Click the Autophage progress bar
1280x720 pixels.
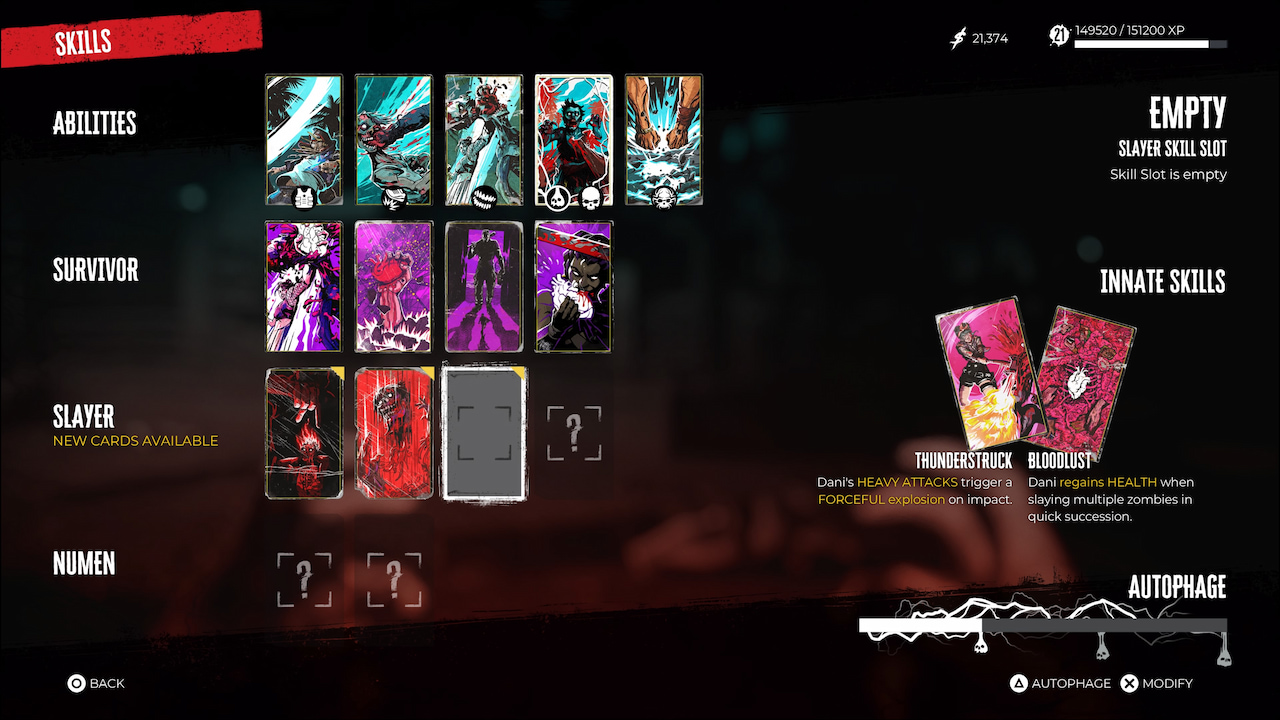[1043, 623]
